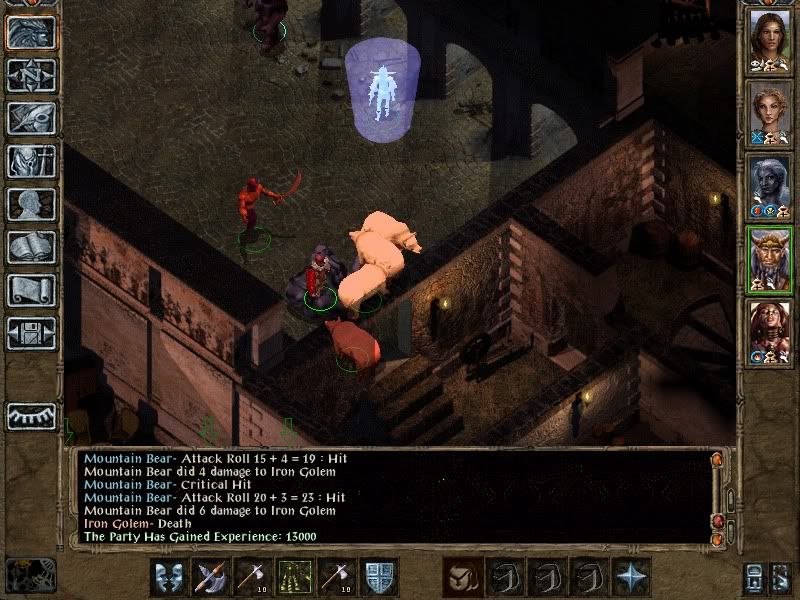800x600 pixels.
Task: Open the character record sheet
Action: [30, 203]
